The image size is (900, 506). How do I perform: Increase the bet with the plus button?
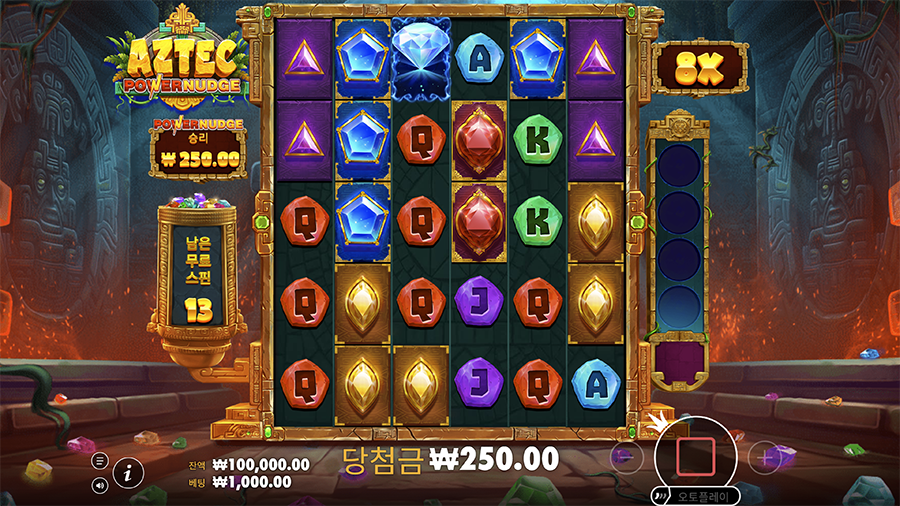point(766,457)
